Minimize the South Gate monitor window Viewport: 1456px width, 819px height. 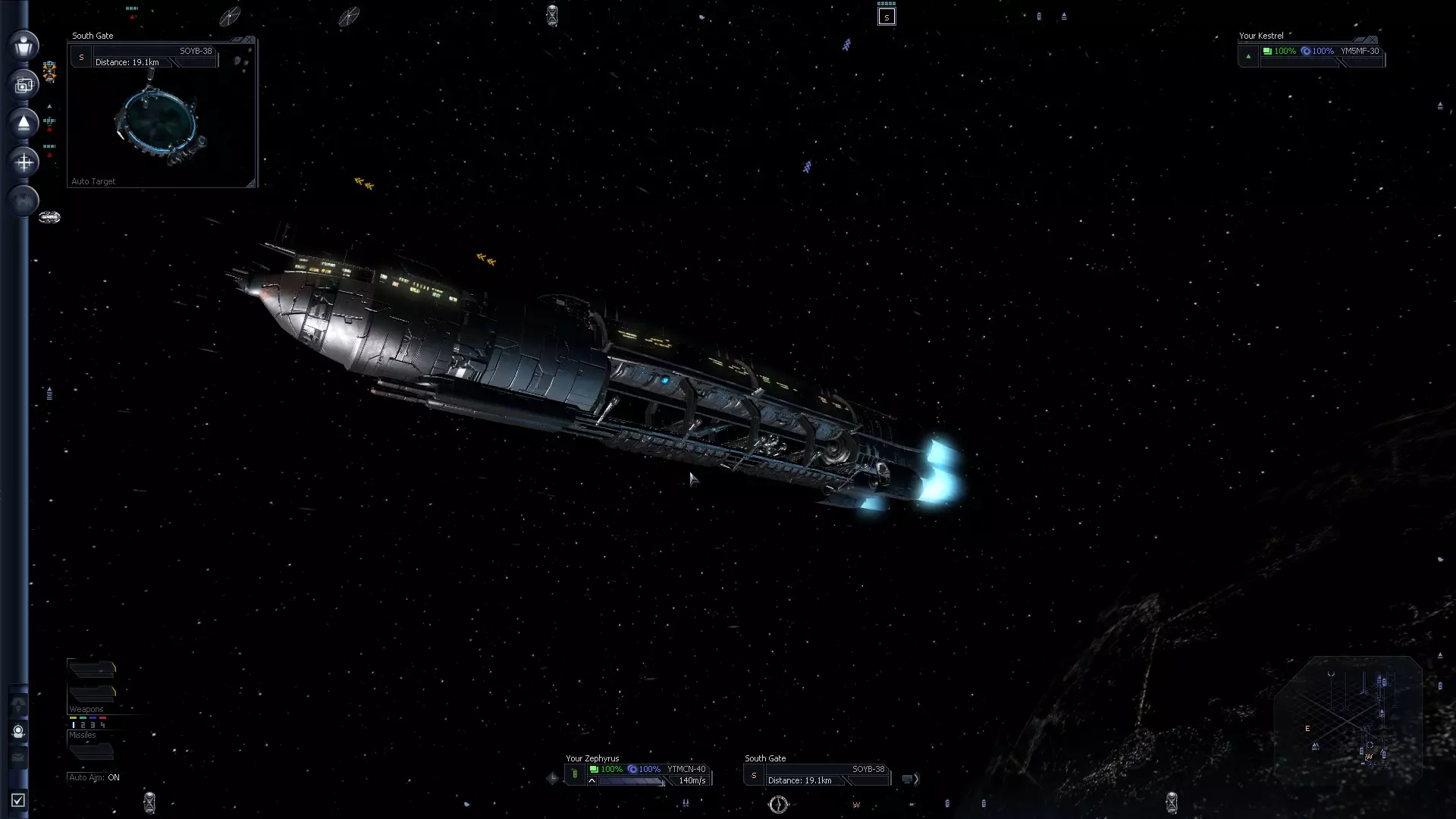[x=237, y=39]
